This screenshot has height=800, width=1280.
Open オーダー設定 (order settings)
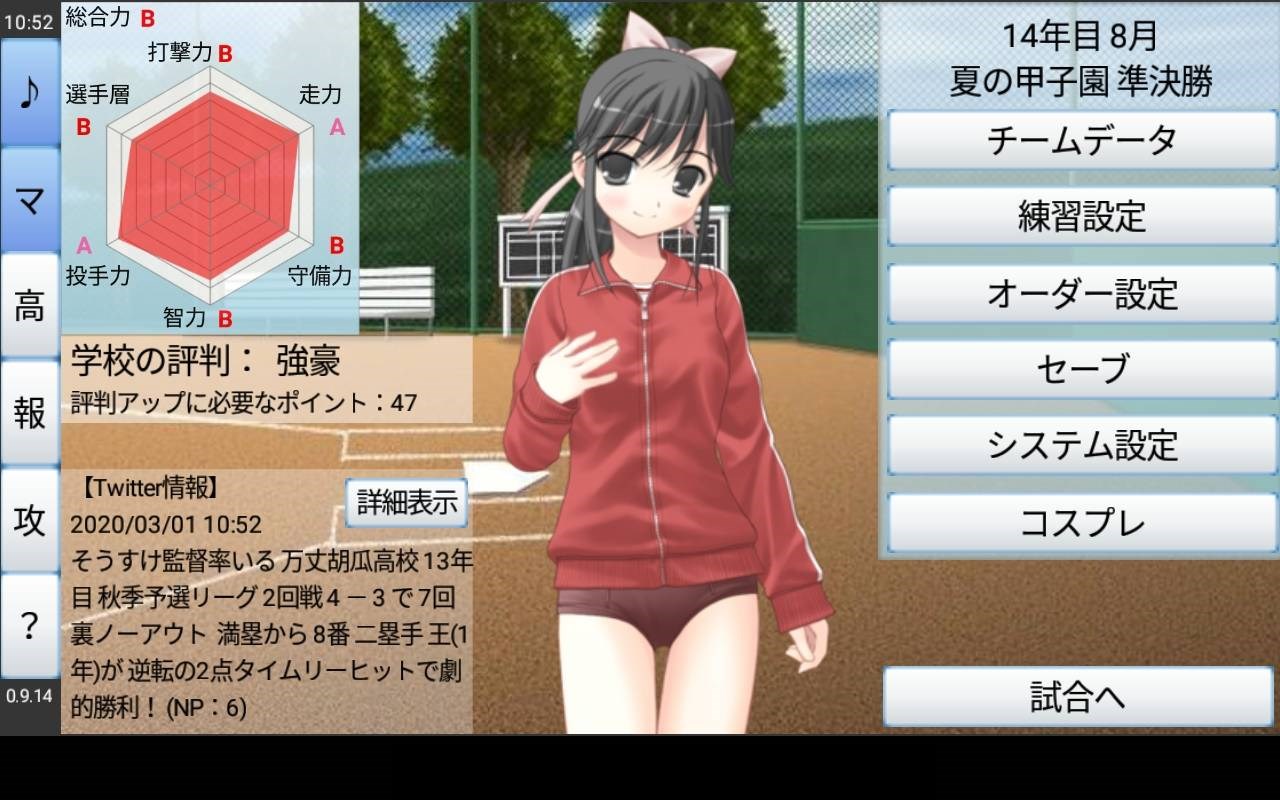[x=1080, y=293]
